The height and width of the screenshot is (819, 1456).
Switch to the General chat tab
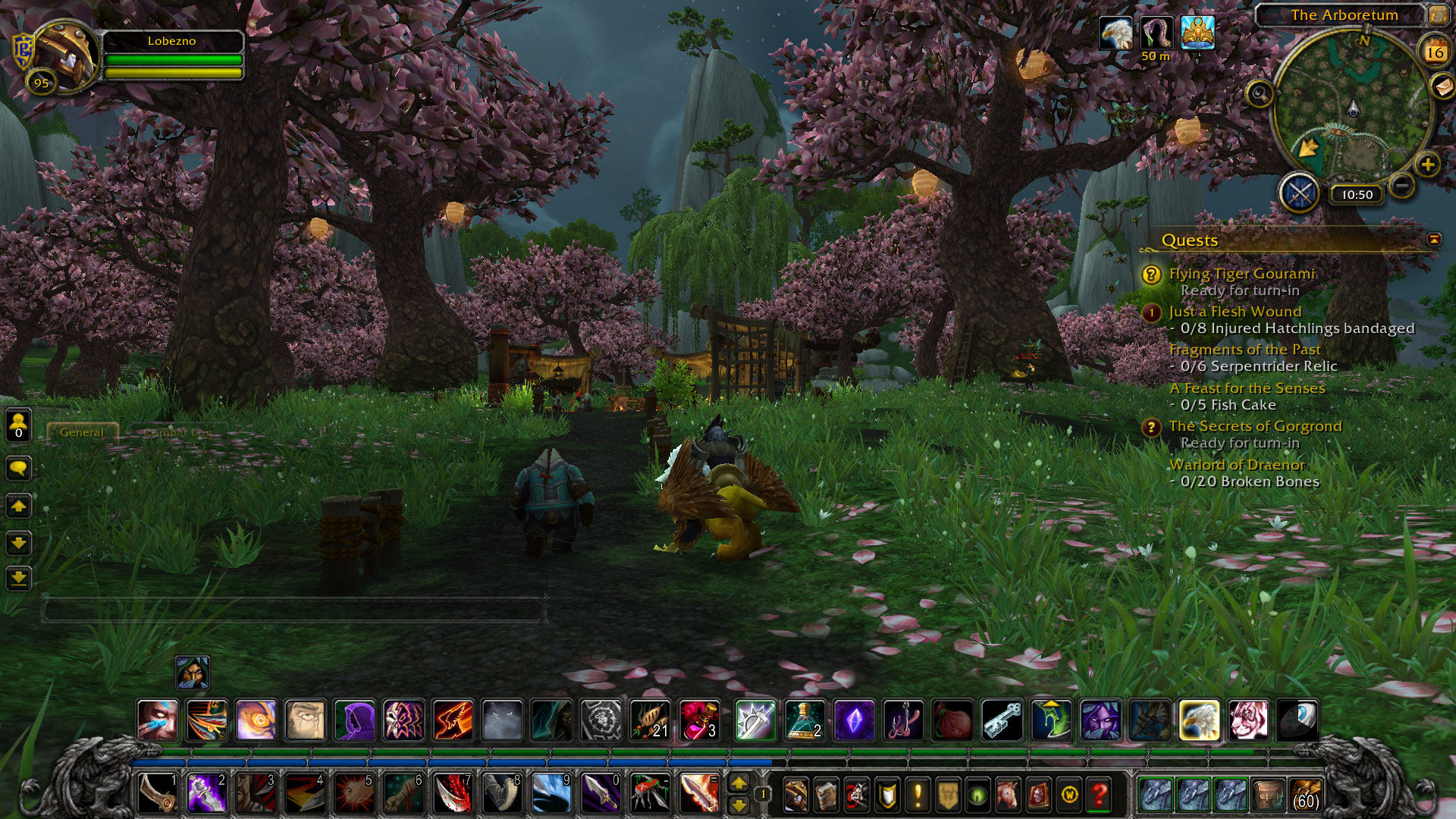(x=82, y=432)
